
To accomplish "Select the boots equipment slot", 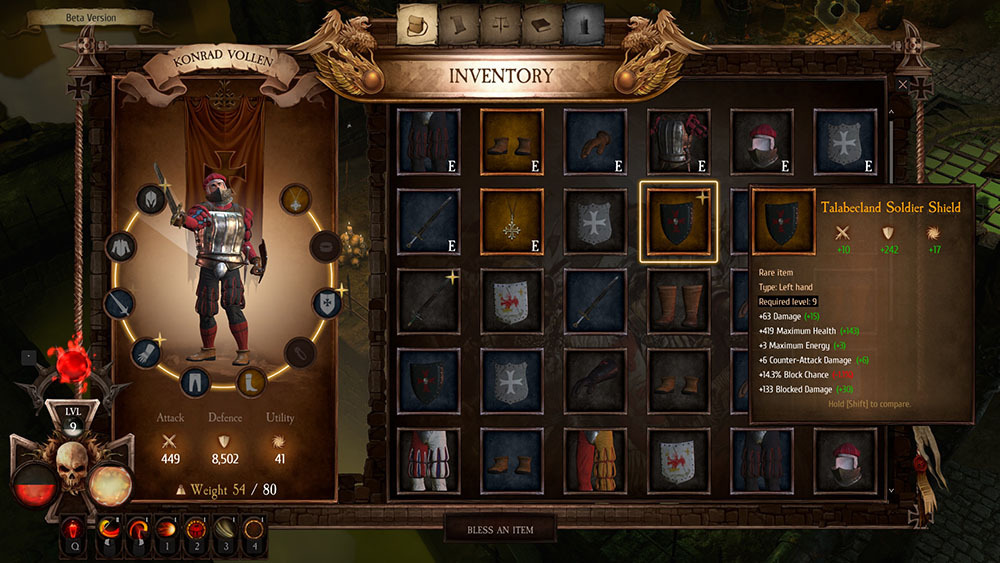I will [250, 380].
